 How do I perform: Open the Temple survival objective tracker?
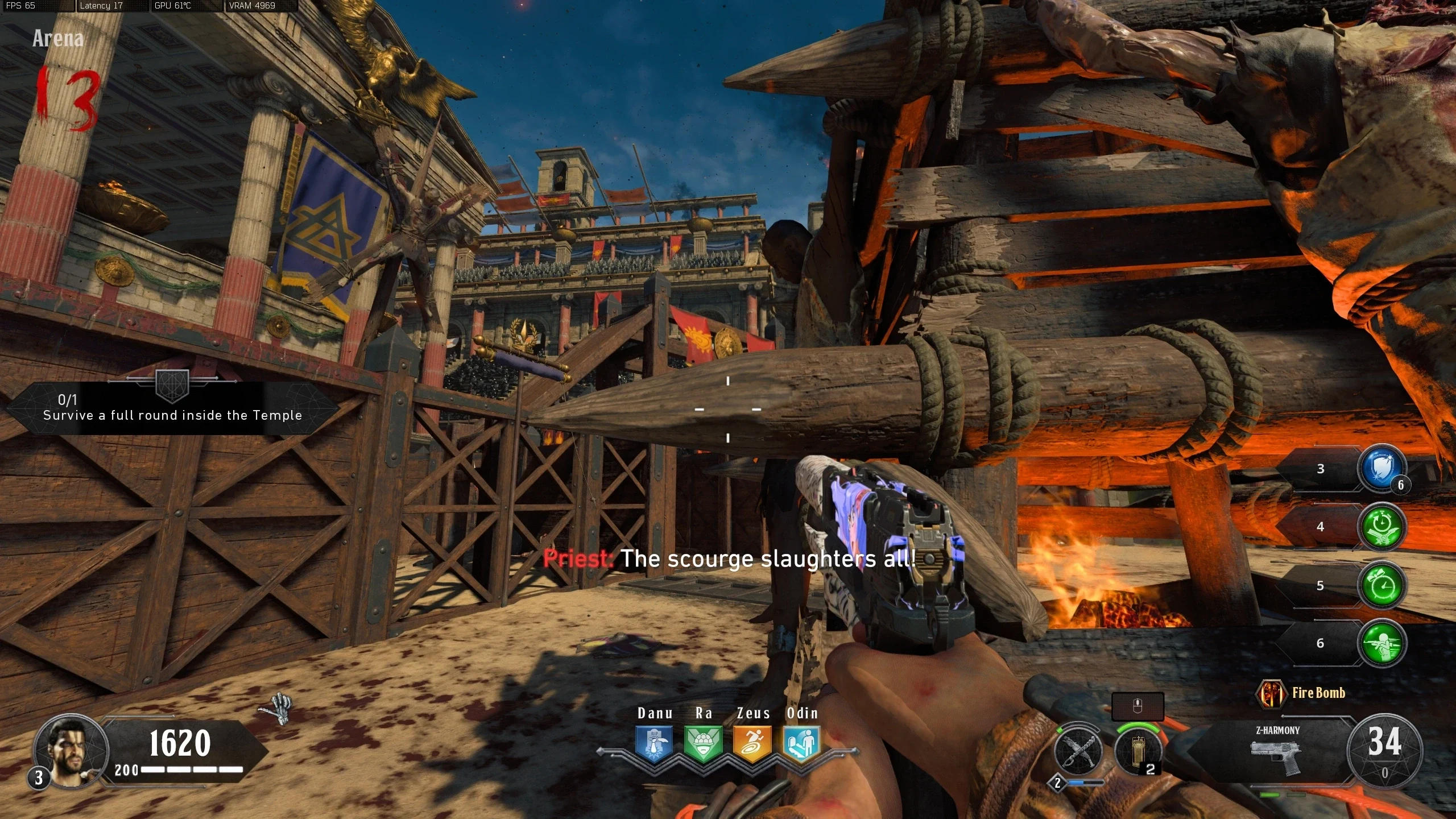pos(172,408)
